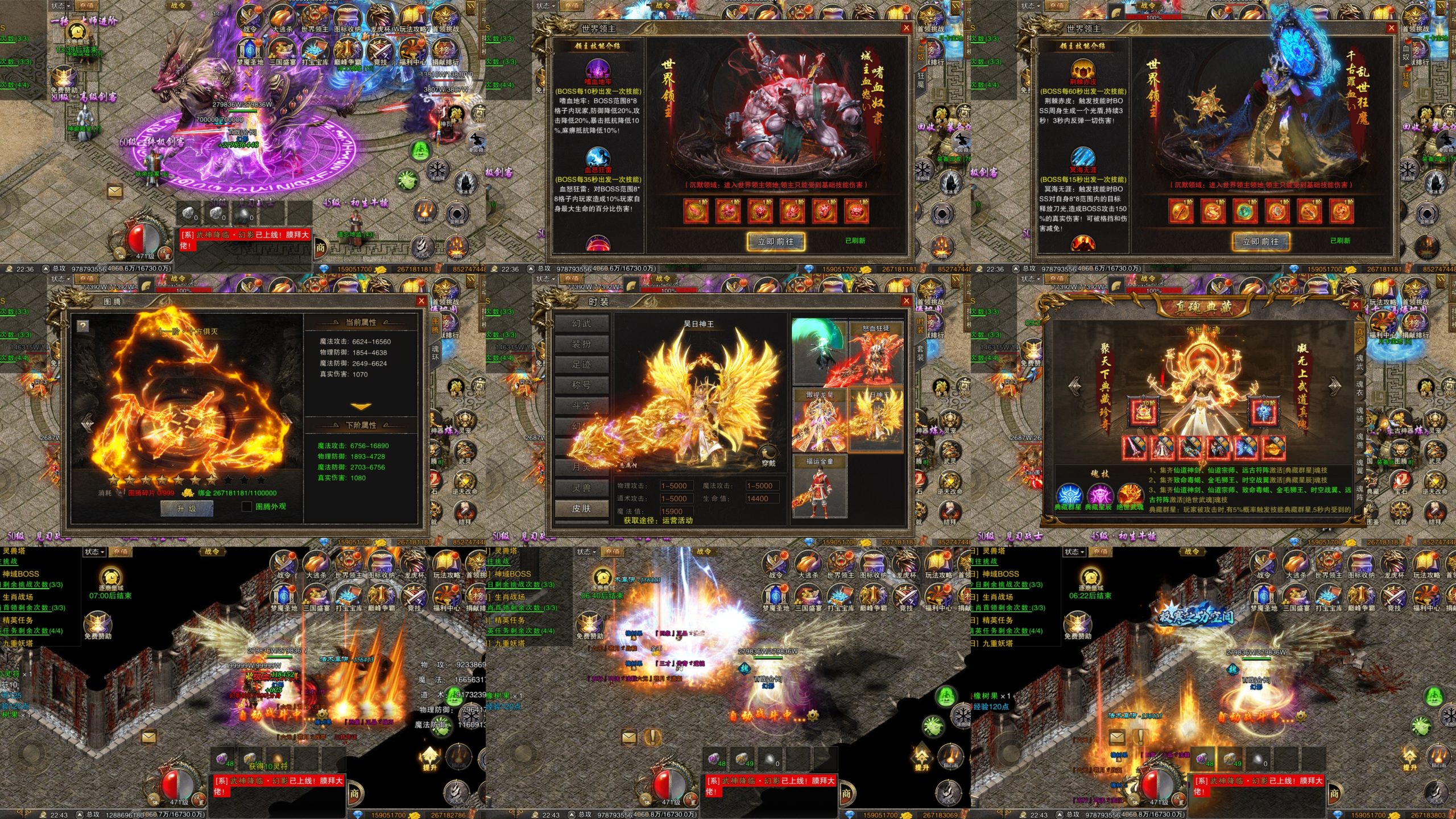Open the totem panel's question mark help
Image resolution: width=1456 pixels, height=819 pixels.
tap(83, 325)
